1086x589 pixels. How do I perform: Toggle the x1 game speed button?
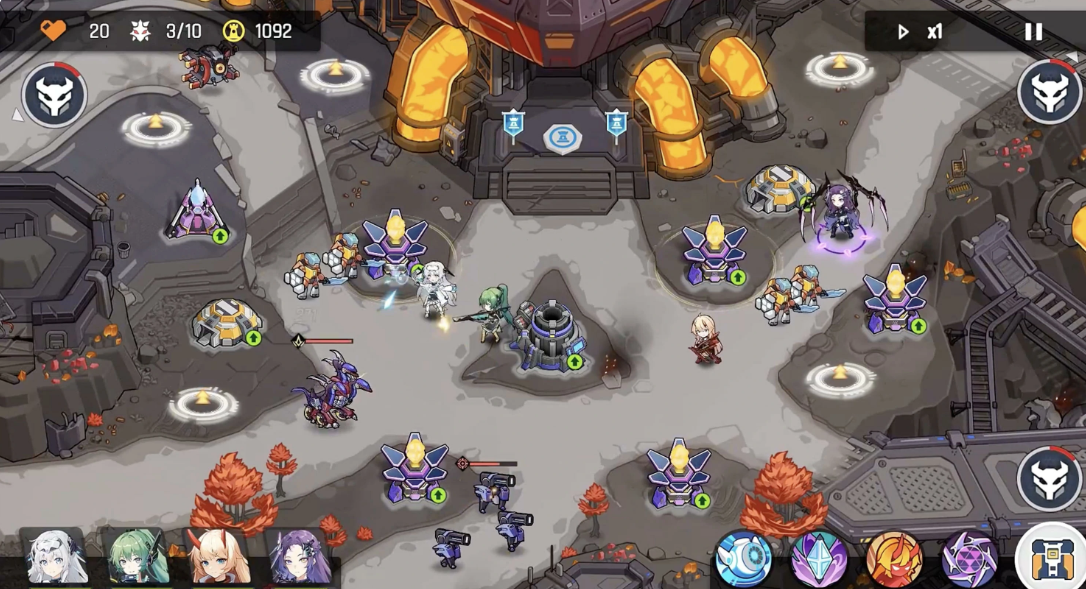click(x=921, y=31)
